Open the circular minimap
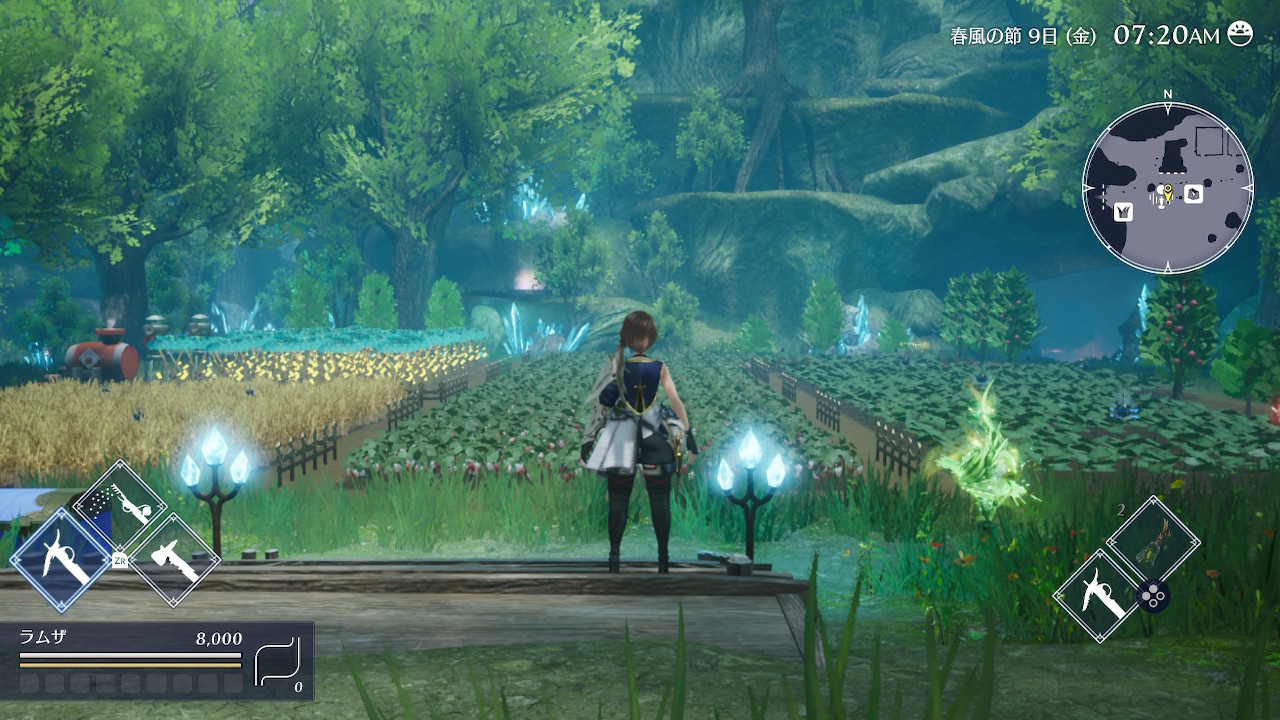 point(1167,188)
